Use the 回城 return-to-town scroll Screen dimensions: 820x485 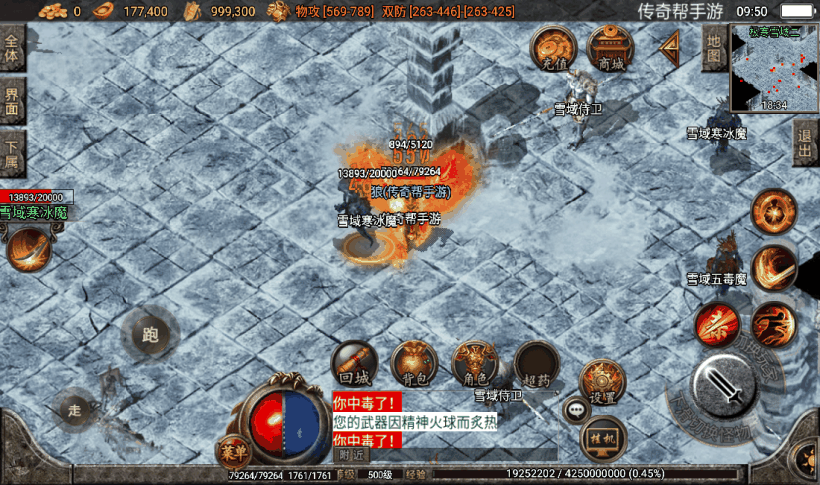coord(355,364)
